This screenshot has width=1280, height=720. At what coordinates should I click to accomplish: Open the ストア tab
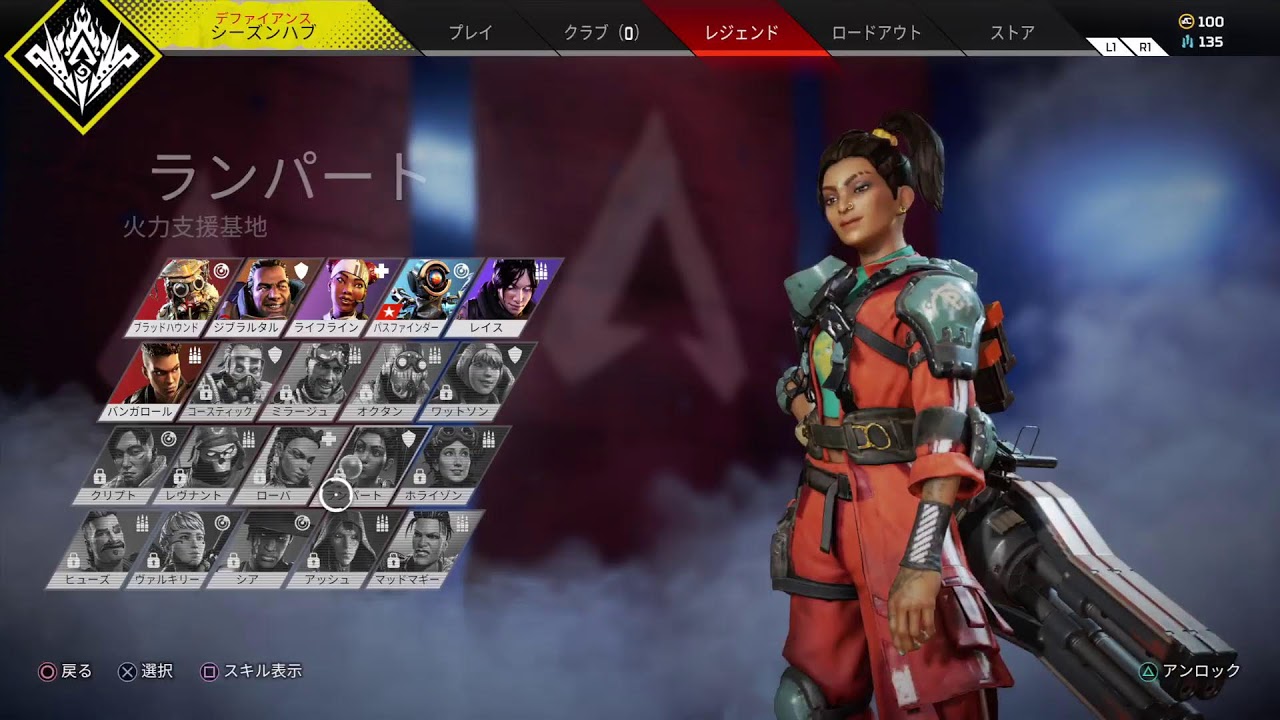[1012, 32]
